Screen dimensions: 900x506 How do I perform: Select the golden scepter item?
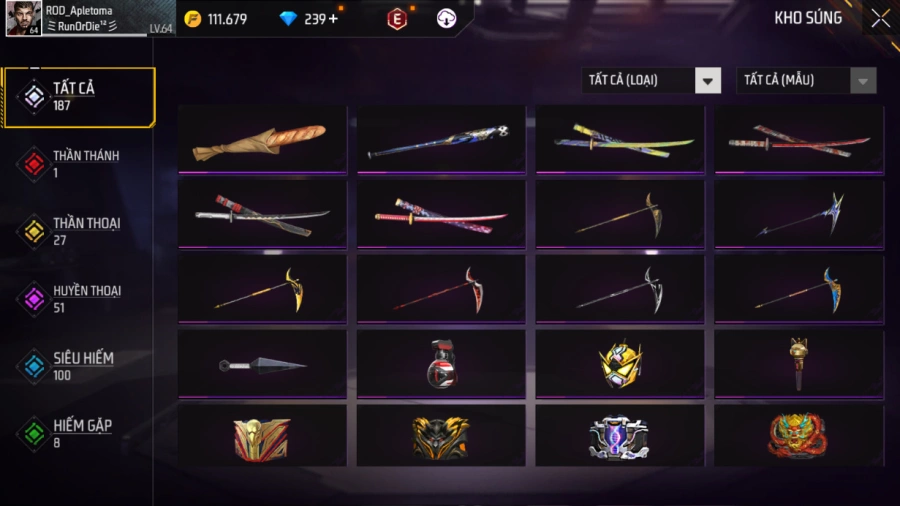(x=799, y=365)
